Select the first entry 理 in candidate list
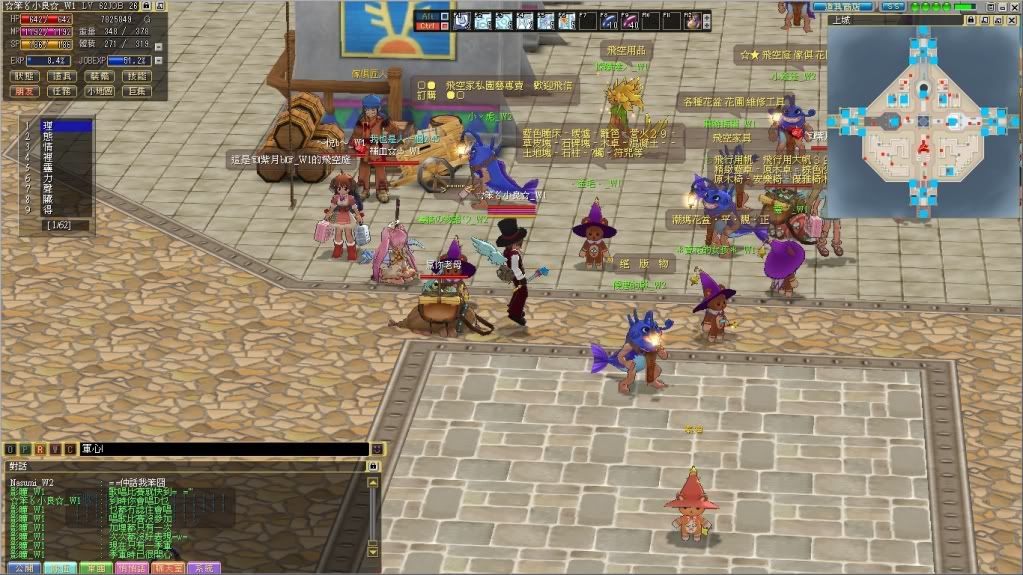Screen dimensions: 1023x575 [48, 125]
